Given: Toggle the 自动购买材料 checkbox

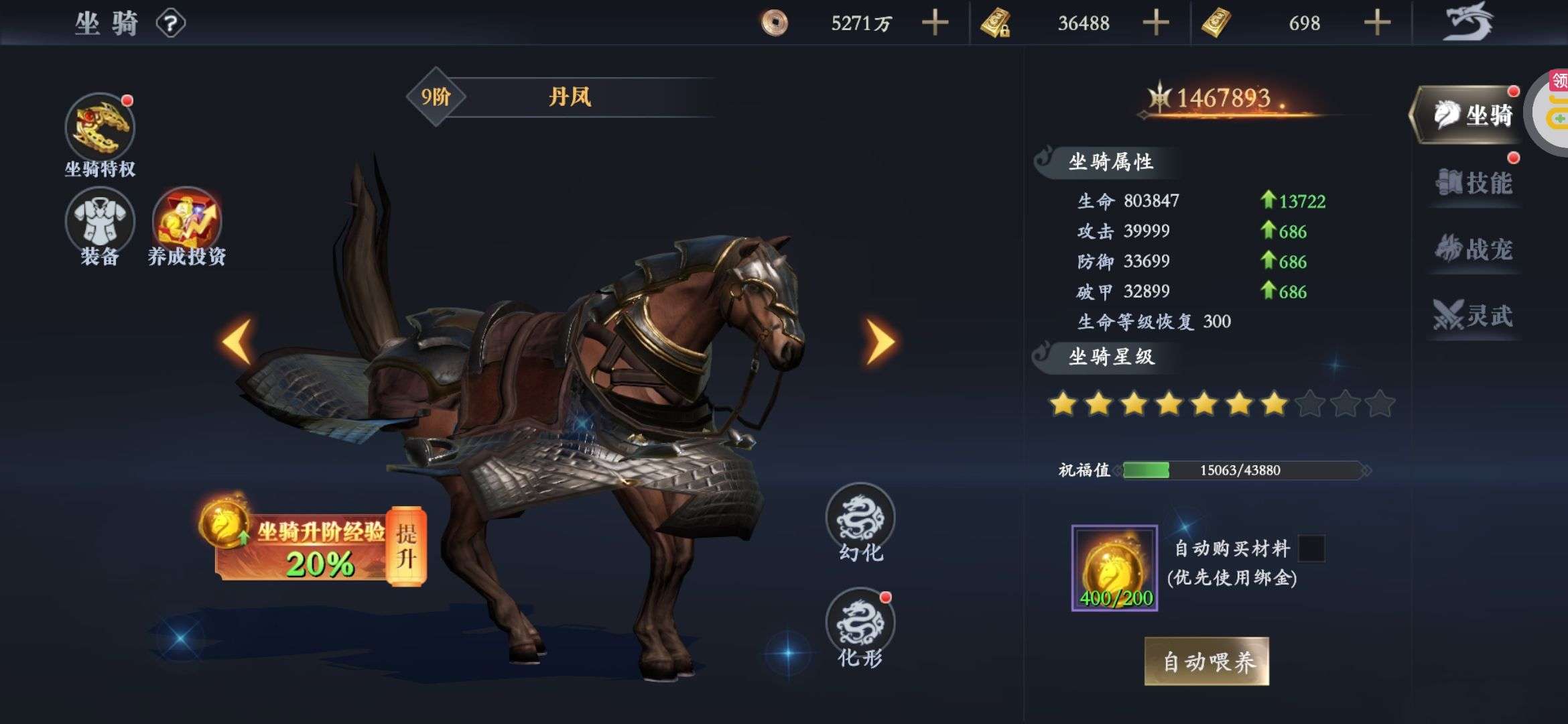Looking at the screenshot, I should point(1311,548).
